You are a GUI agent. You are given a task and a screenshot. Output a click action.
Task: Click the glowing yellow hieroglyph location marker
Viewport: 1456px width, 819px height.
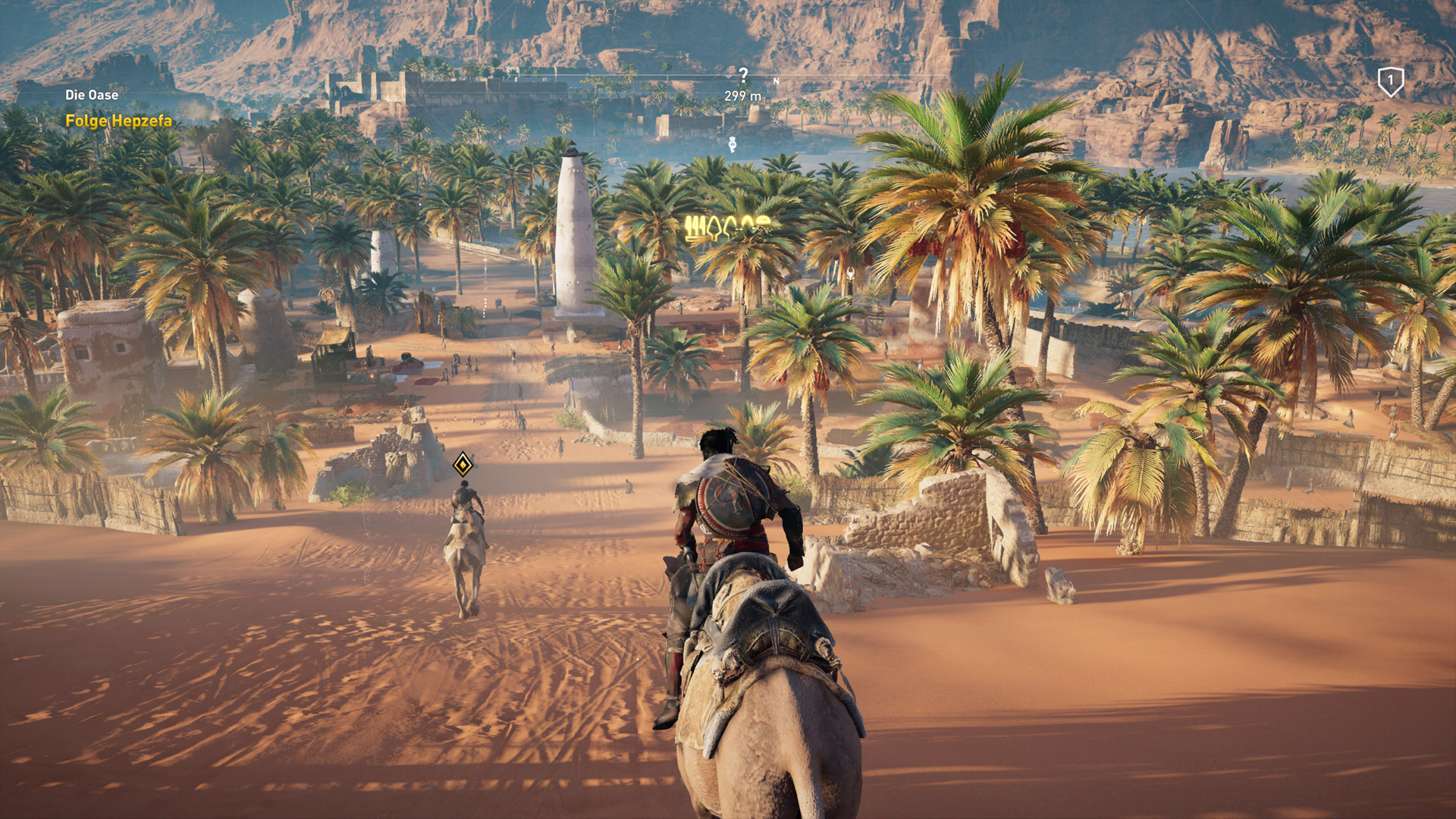pyautogui.click(x=726, y=227)
